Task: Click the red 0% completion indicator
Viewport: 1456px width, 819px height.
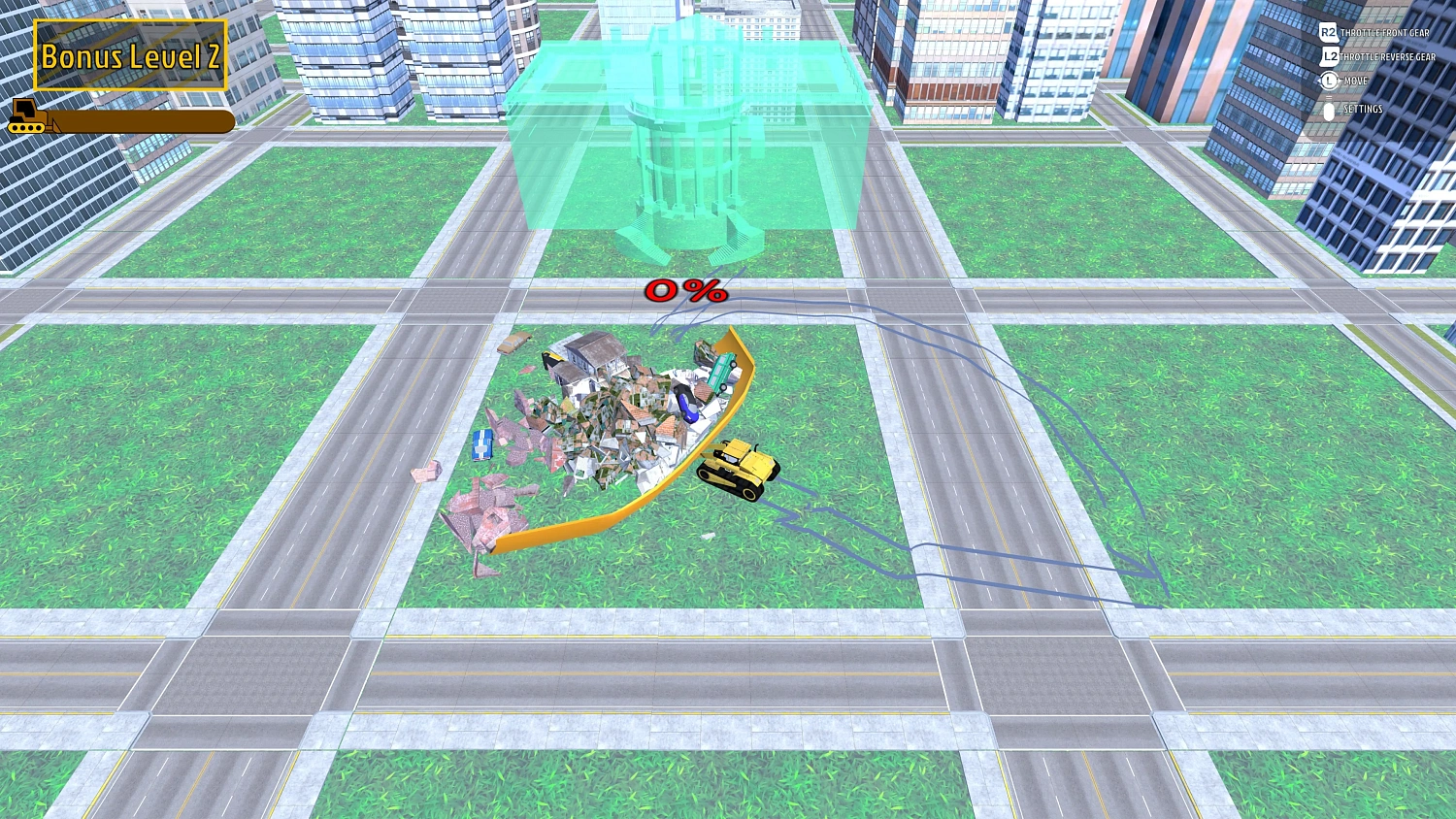Action: click(x=686, y=290)
